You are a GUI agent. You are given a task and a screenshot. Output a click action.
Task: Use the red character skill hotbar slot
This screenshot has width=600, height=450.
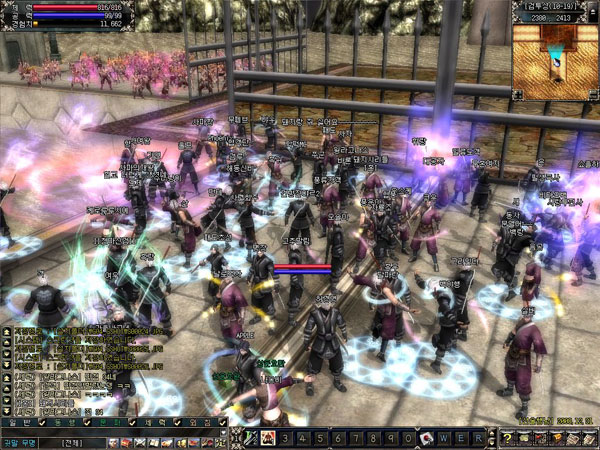[x=268, y=438]
